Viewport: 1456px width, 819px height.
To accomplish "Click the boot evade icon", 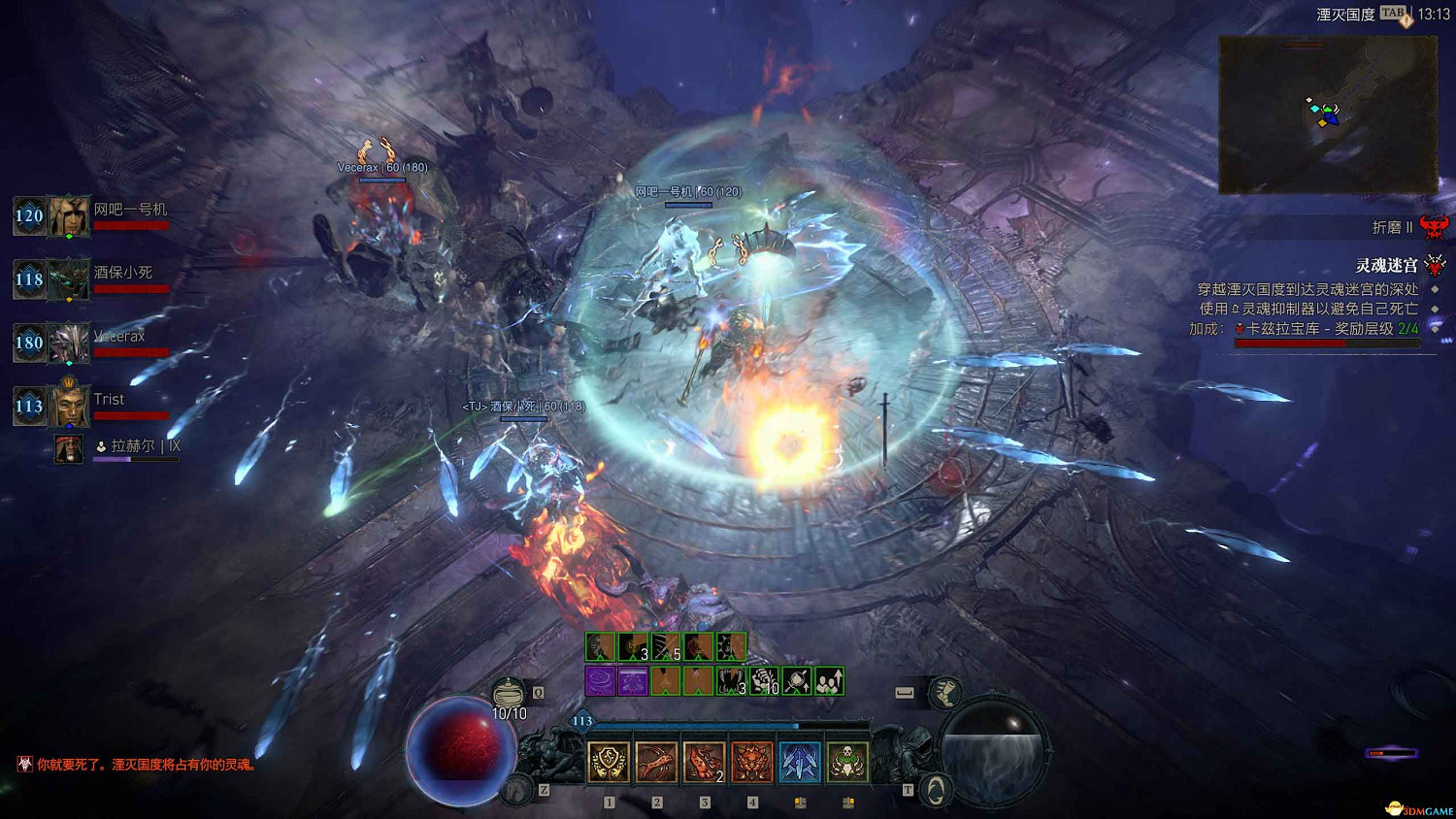I will tap(943, 693).
